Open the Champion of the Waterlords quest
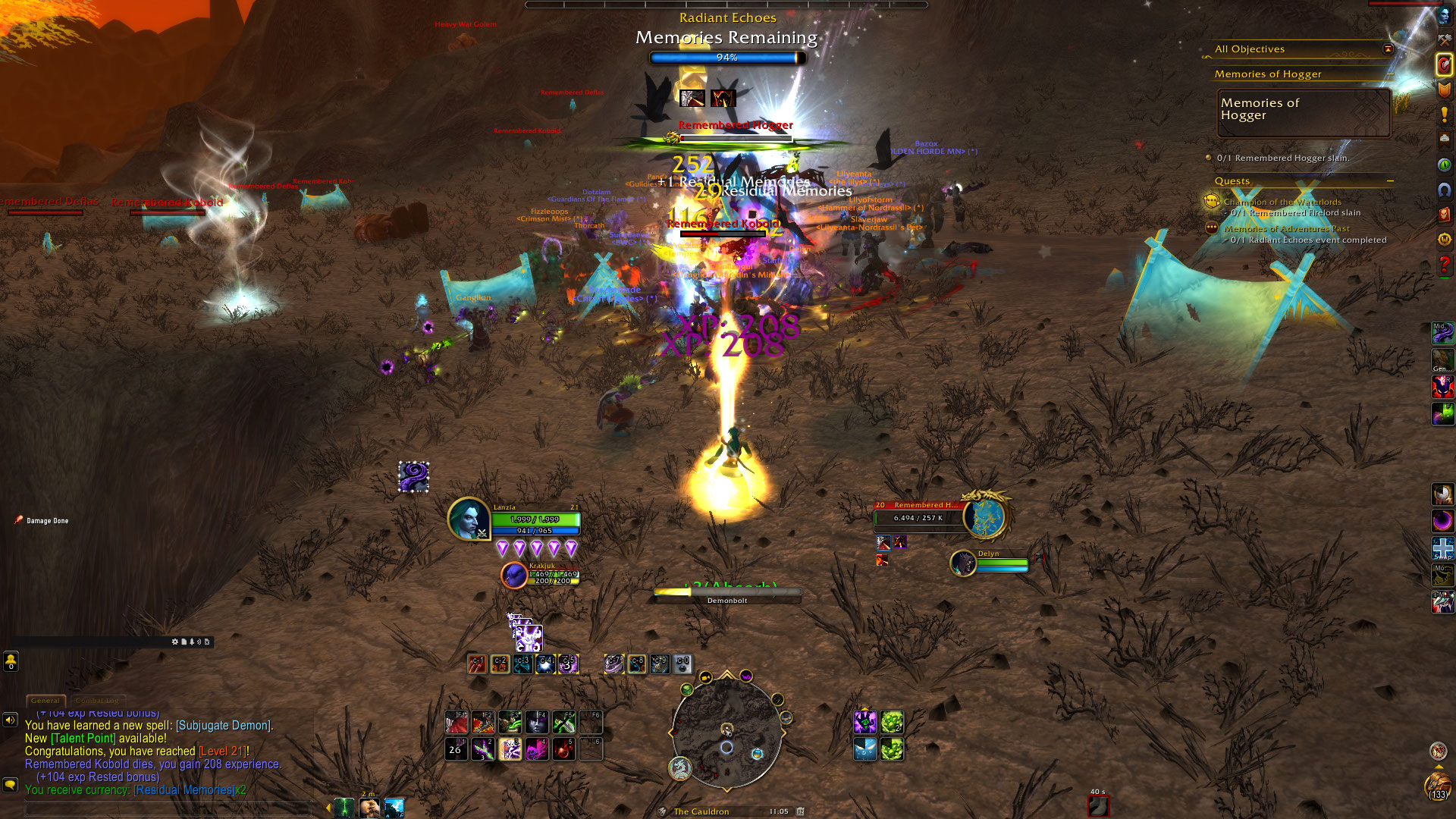Image resolution: width=1456 pixels, height=819 pixels. click(1282, 202)
